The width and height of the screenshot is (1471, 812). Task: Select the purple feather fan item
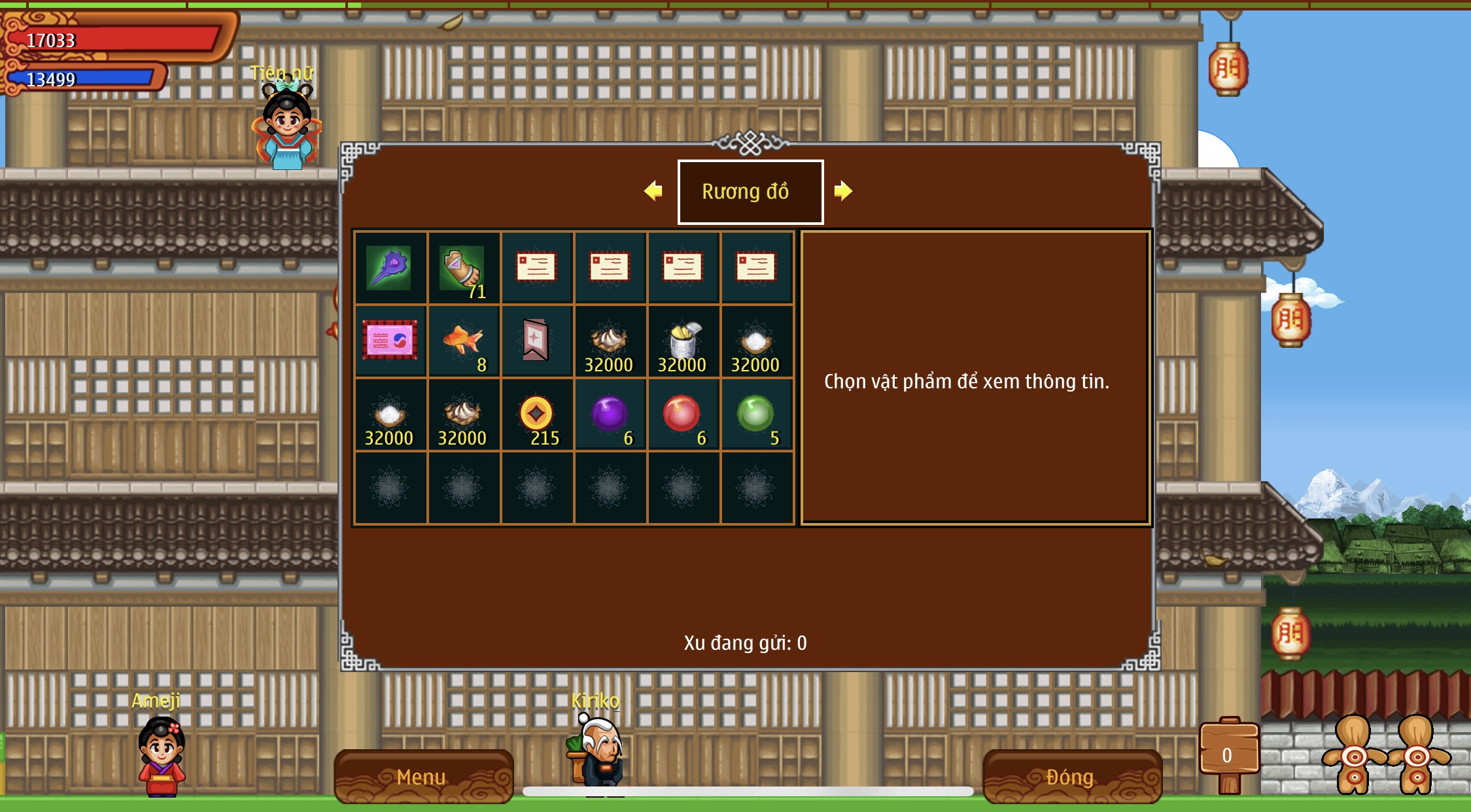tap(390, 268)
